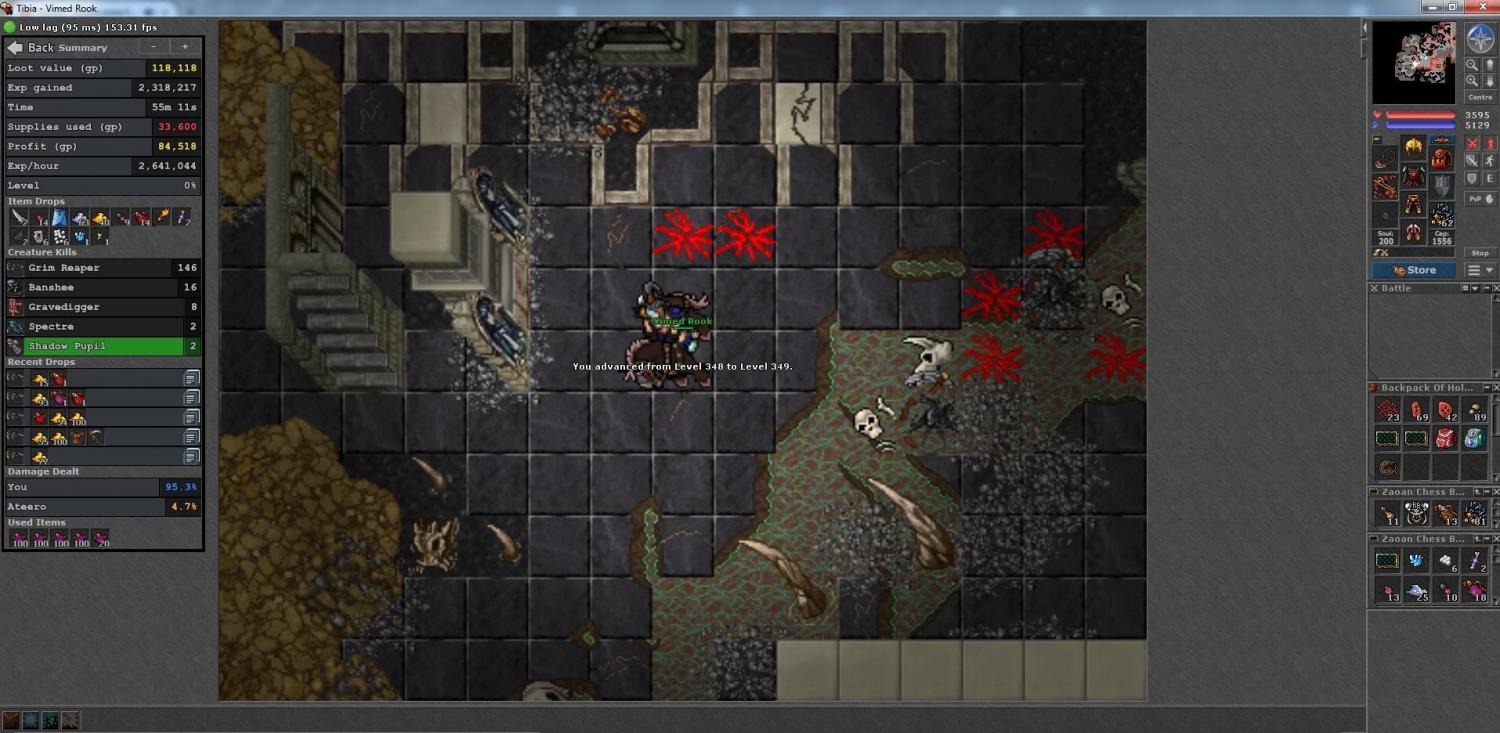Click the compass rose next to the minimap
This screenshot has width=1500, height=733.
(x=1479, y=39)
